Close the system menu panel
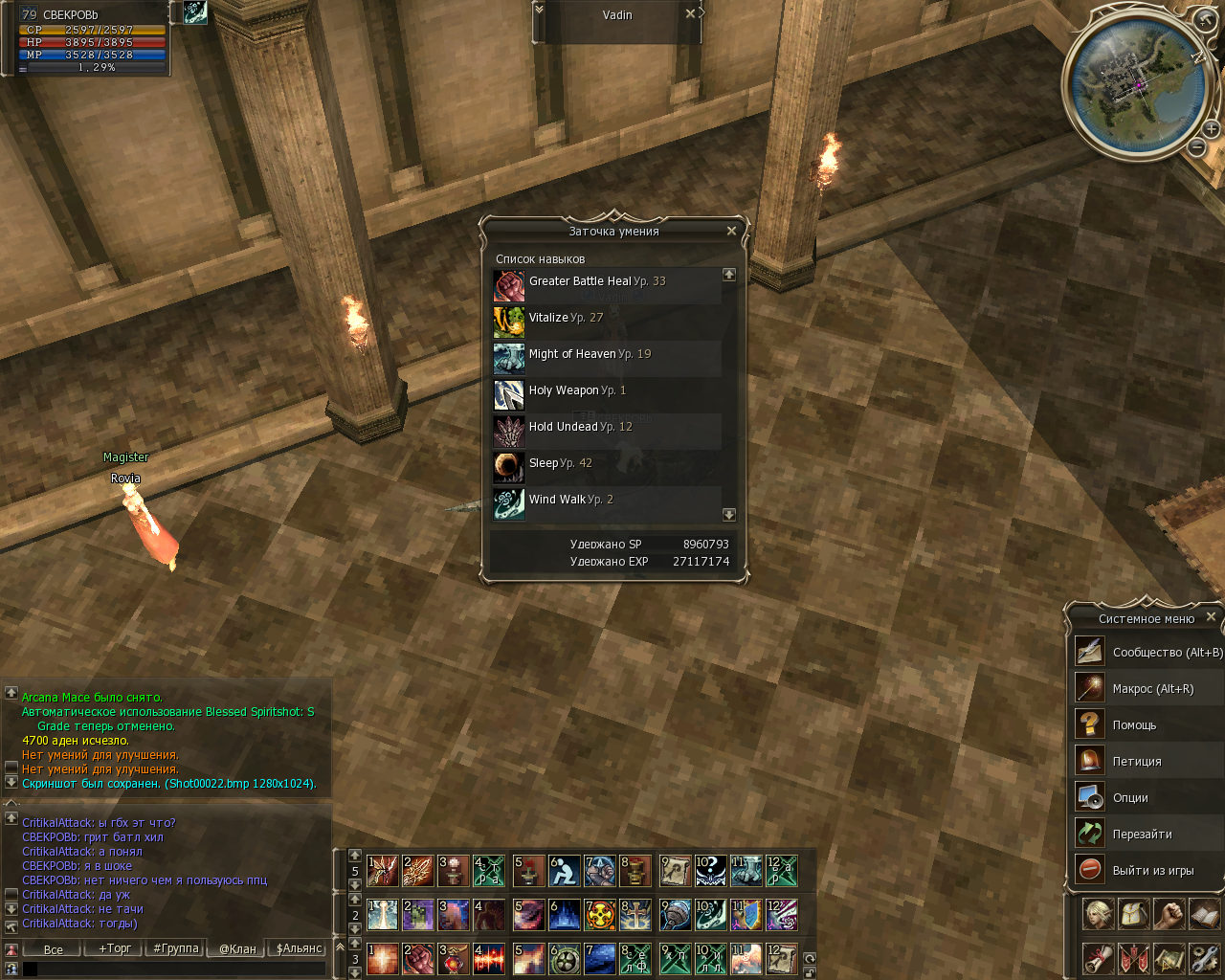1225x980 pixels. pyautogui.click(x=1211, y=617)
